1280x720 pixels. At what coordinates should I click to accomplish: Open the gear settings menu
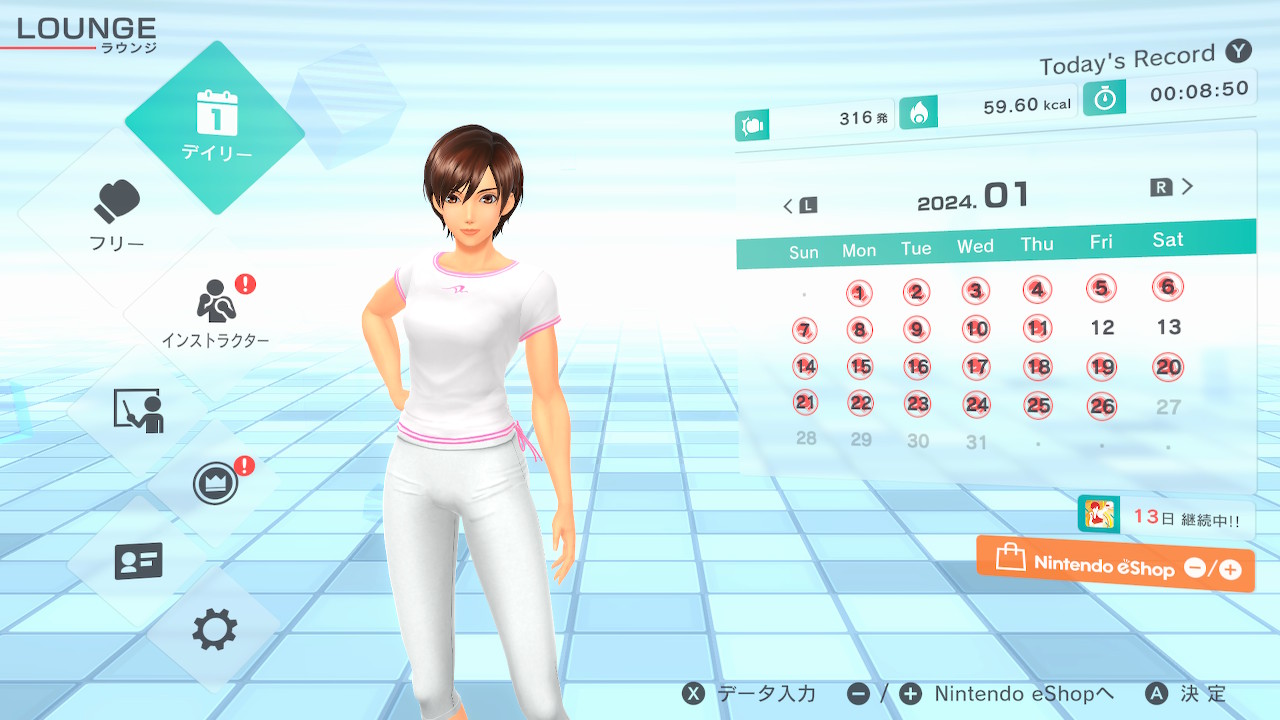coord(215,630)
